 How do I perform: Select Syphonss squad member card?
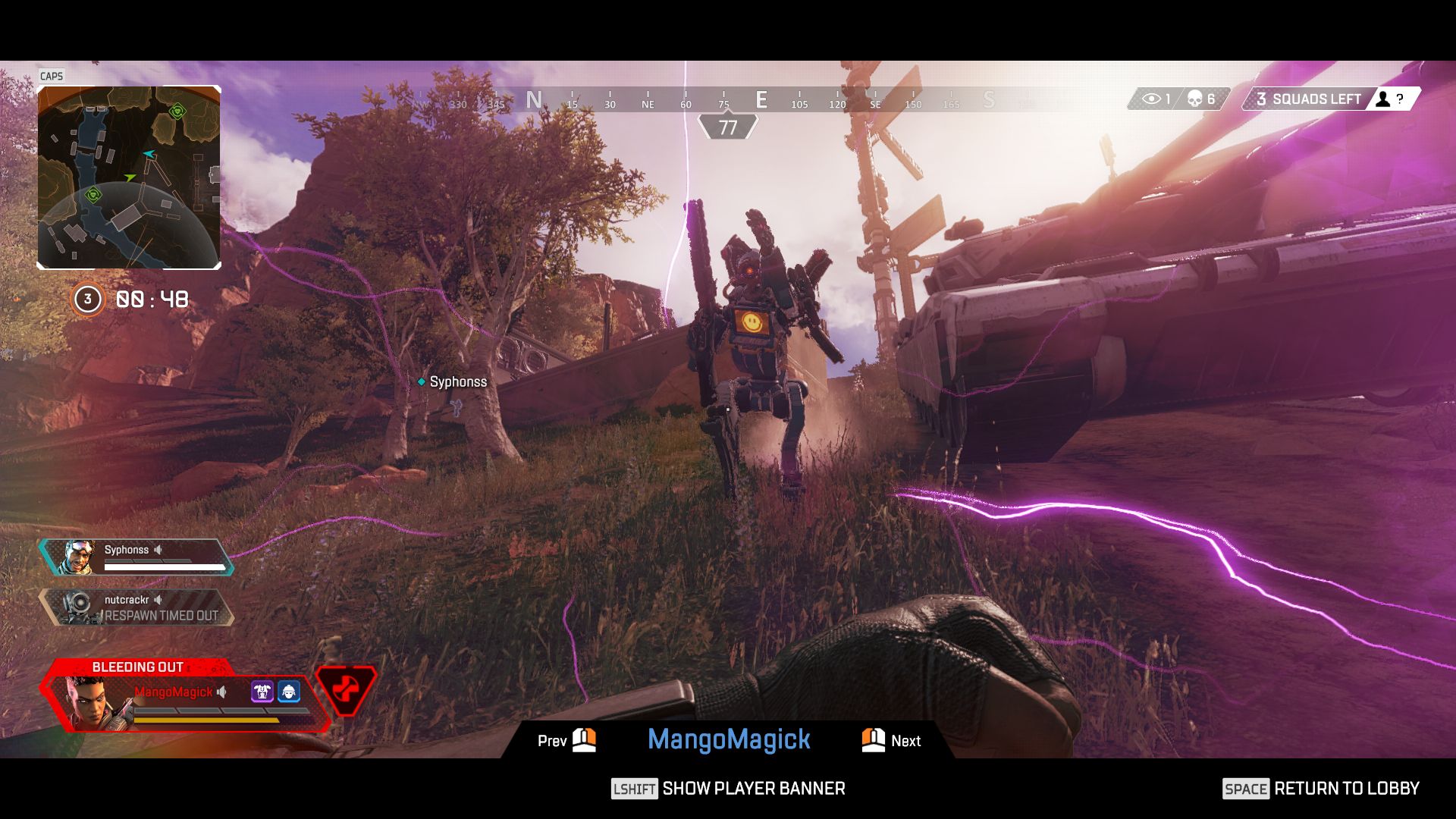tap(136, 557)
